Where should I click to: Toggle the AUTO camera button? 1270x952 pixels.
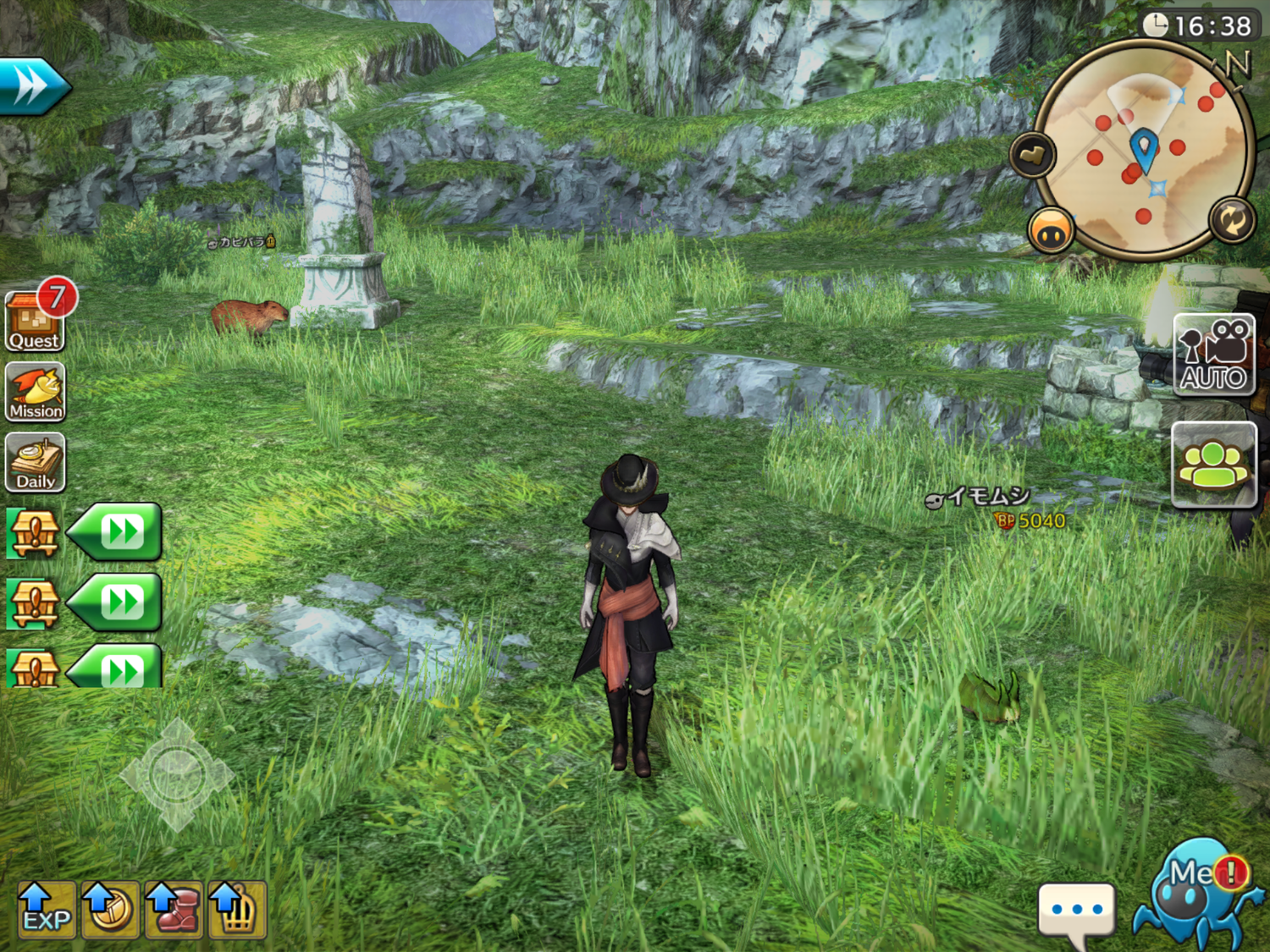[x=1214, y=355]
